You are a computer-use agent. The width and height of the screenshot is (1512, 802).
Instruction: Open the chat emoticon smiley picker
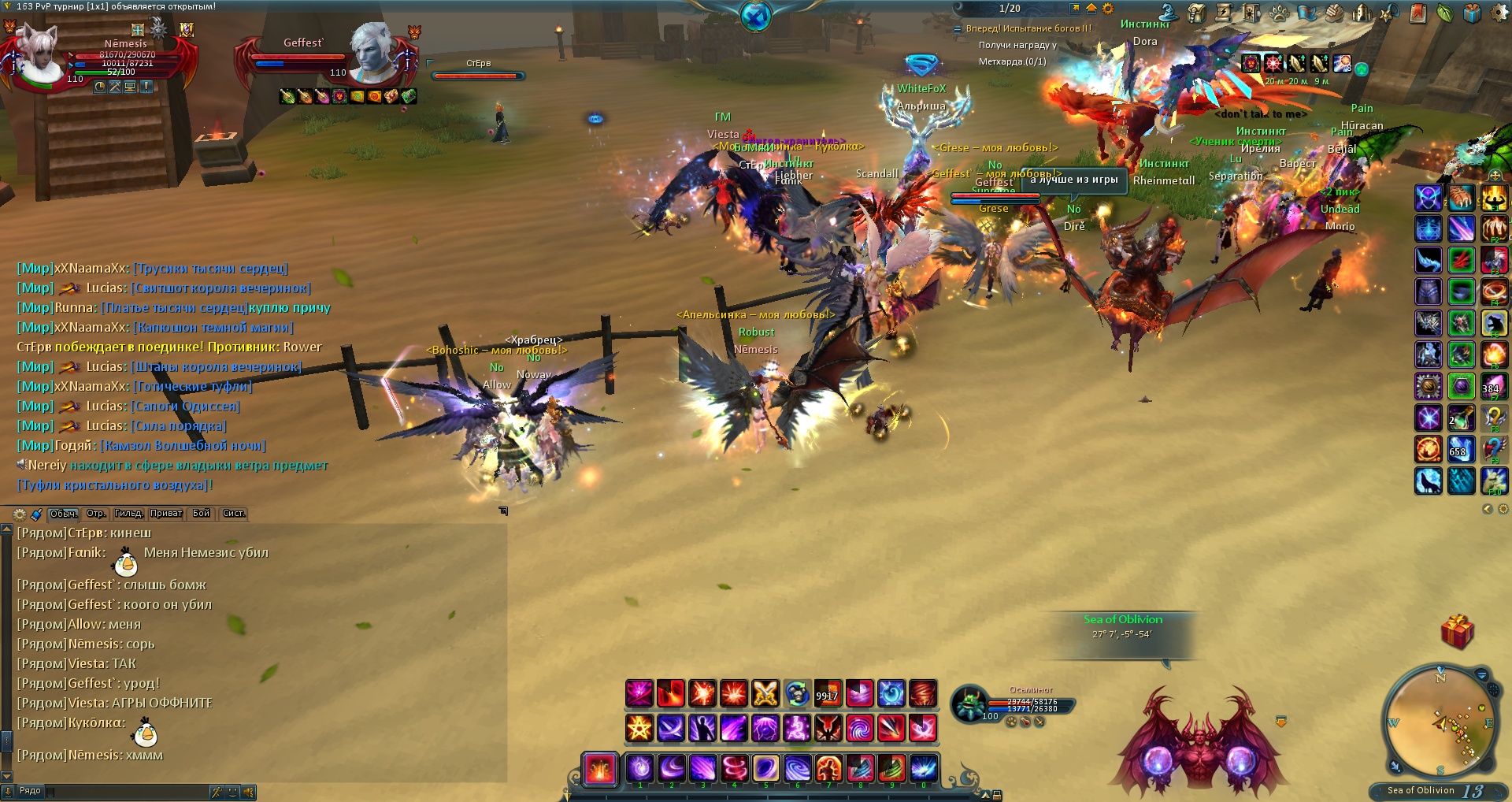point(232,792)
